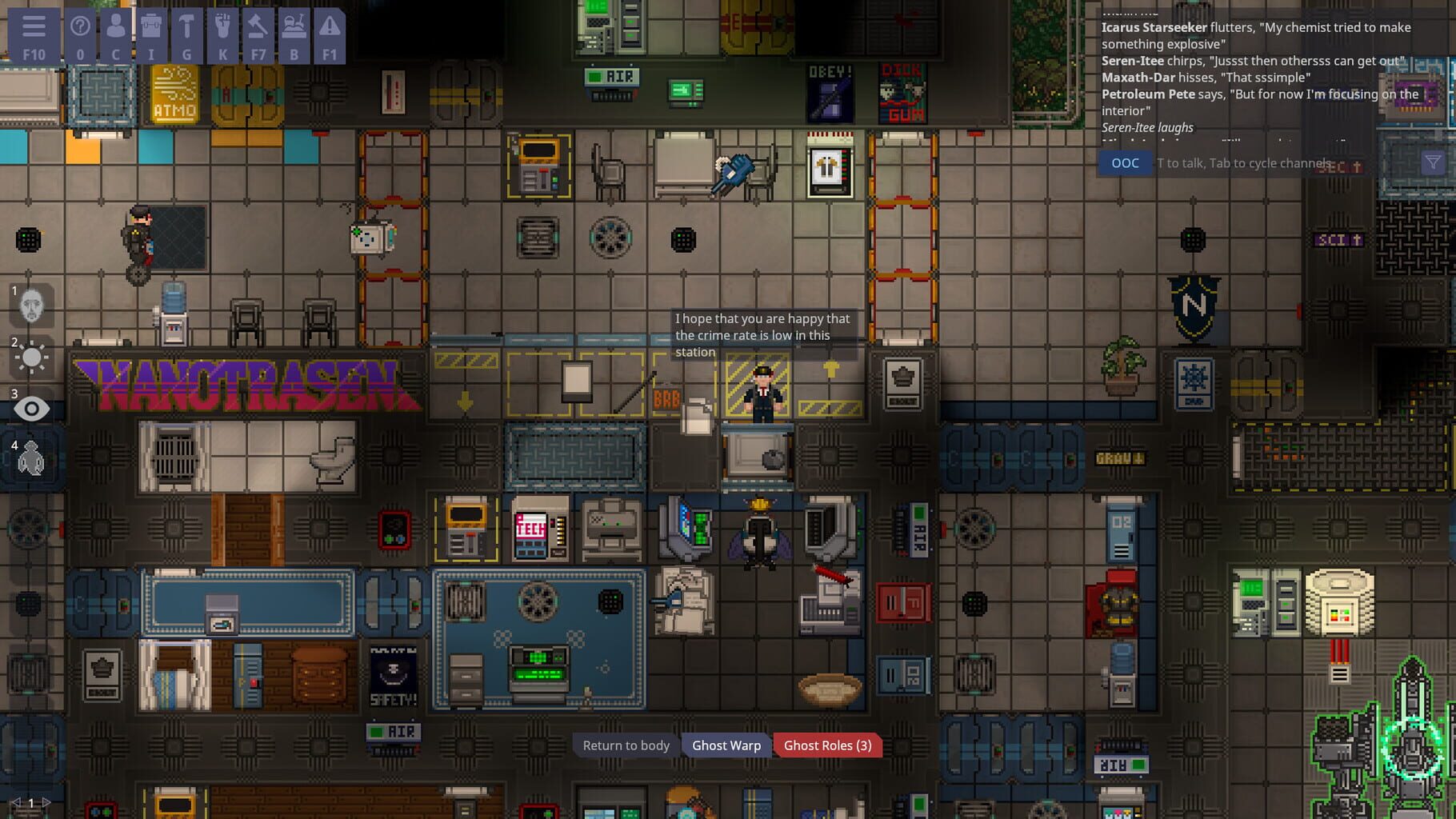Open the admin menu (F7)
Image resolution: width=1456 pixels, height=819 pixels.
click(x=258, y=35)
